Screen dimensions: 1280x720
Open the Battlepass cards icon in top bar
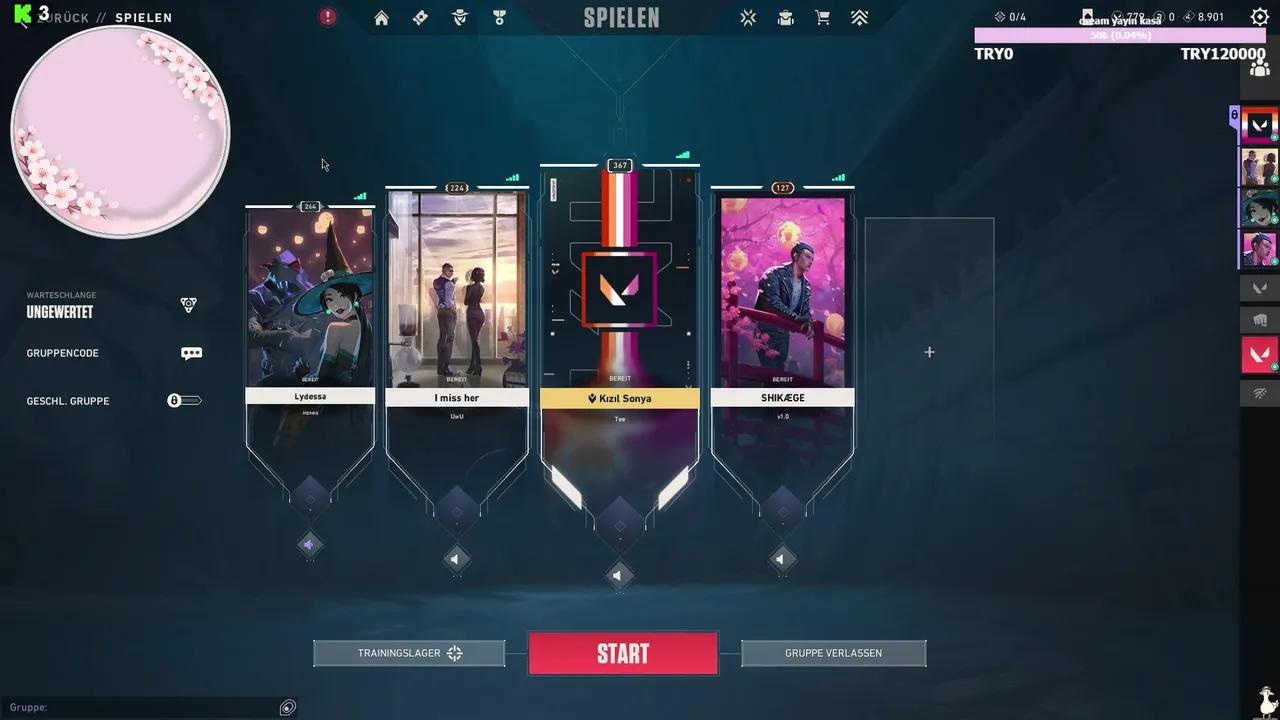pos(420,17)
